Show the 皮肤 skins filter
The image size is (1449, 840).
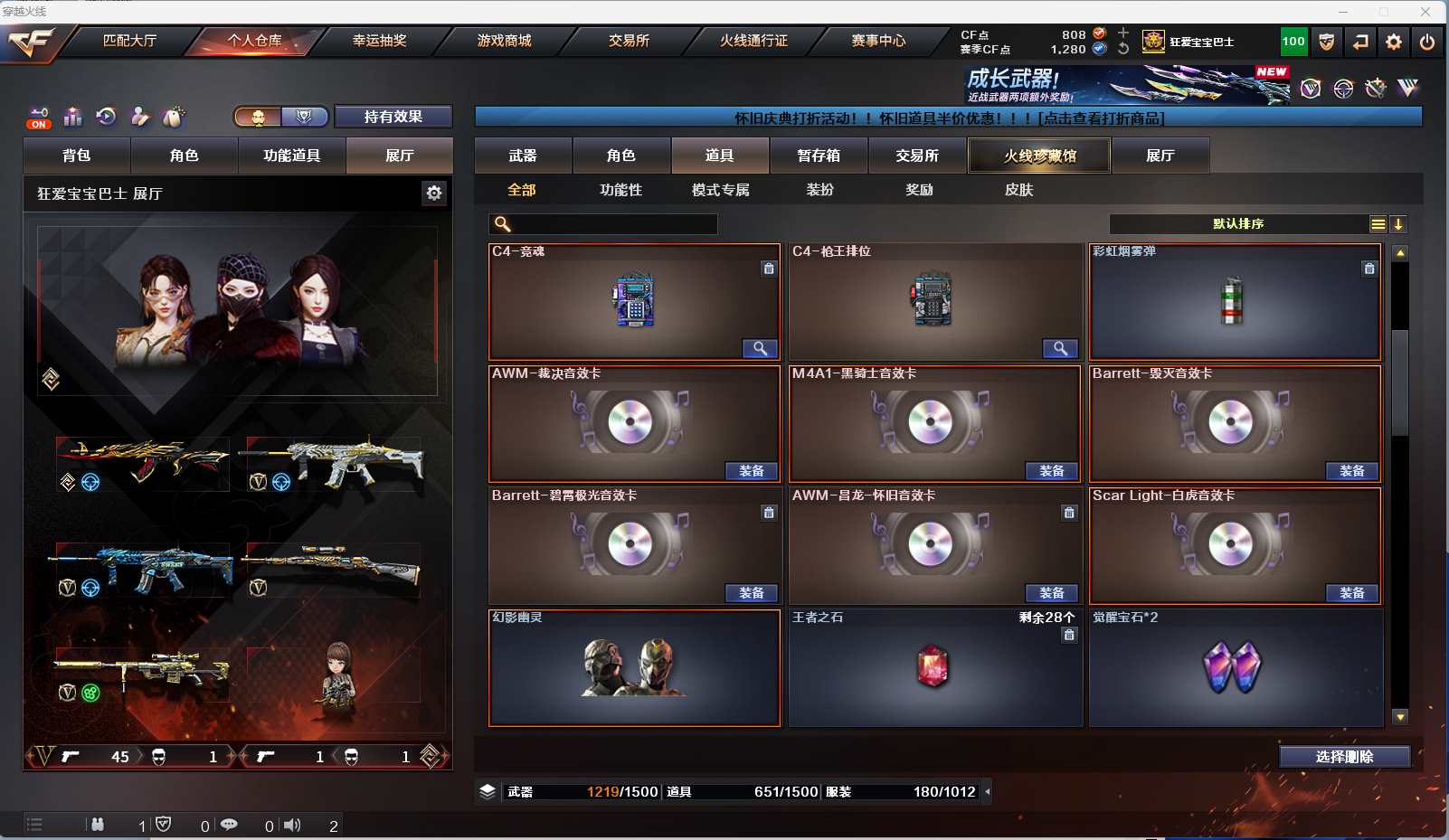tap(1018, 190)
